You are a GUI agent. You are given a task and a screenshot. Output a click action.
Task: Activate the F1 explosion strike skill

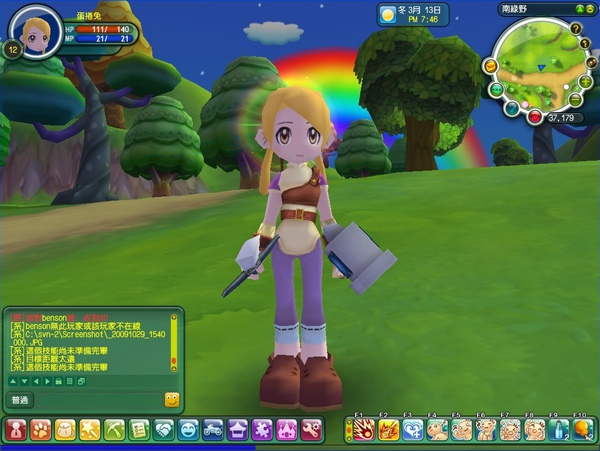[x=363, y=430]
